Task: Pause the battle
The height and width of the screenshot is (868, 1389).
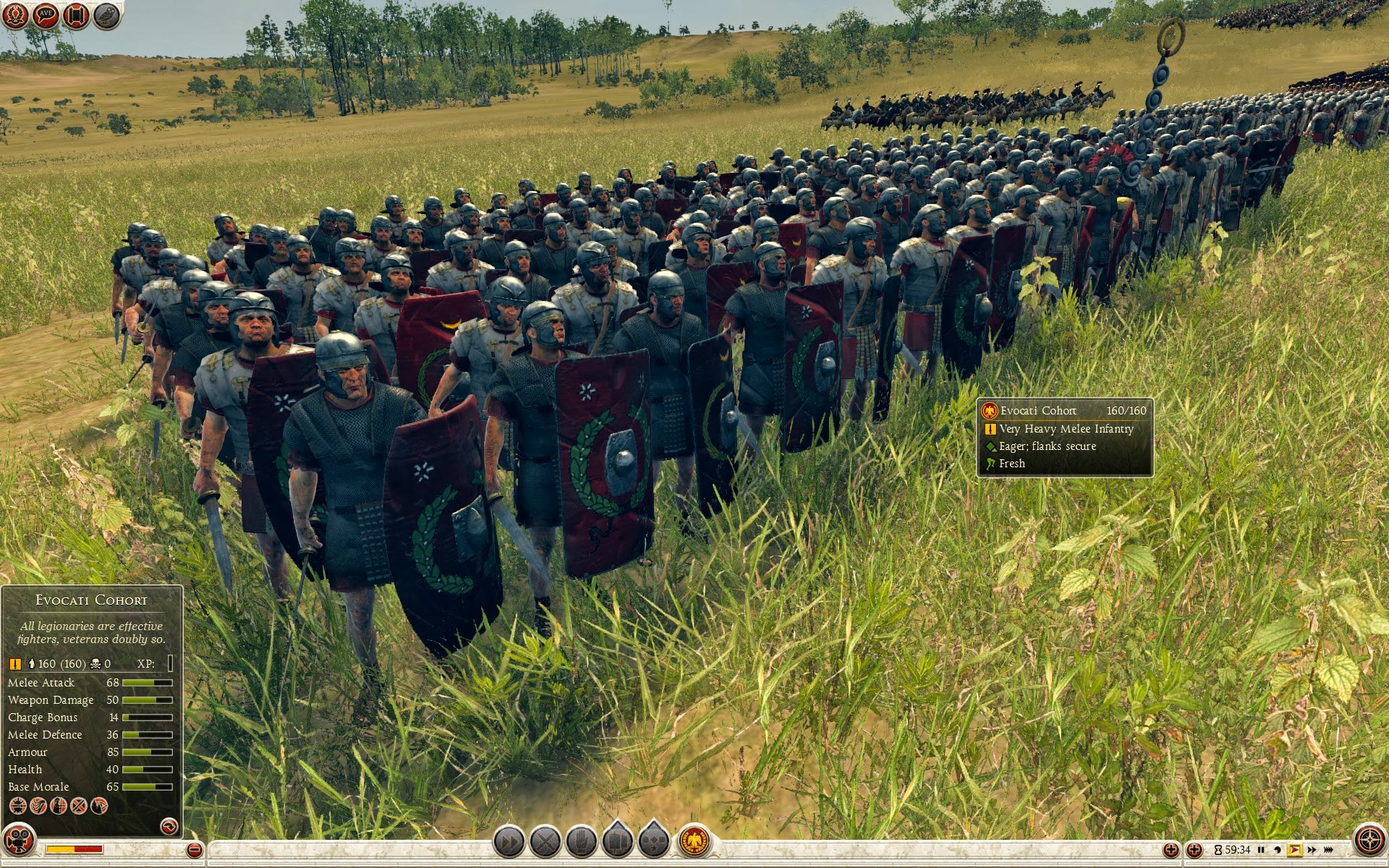Action: (x=1261, y=850)
